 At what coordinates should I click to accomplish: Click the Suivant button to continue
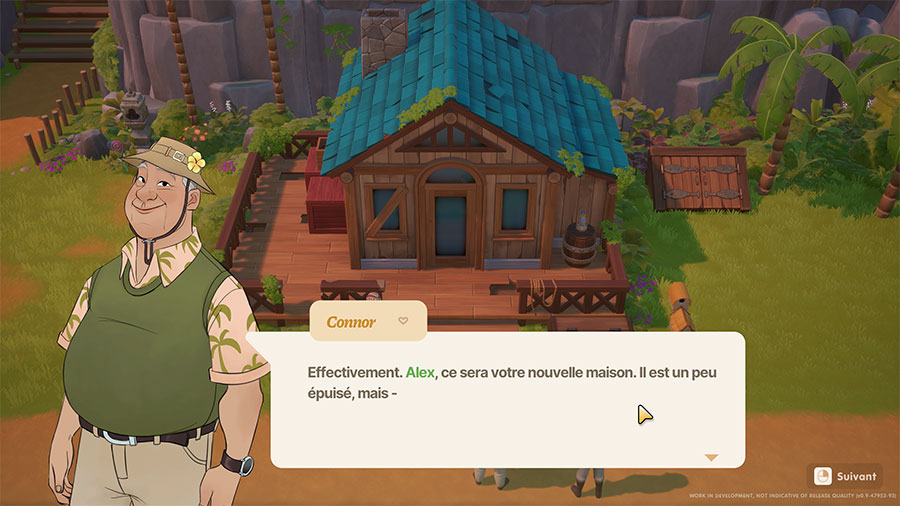click(x=846, y=476)
